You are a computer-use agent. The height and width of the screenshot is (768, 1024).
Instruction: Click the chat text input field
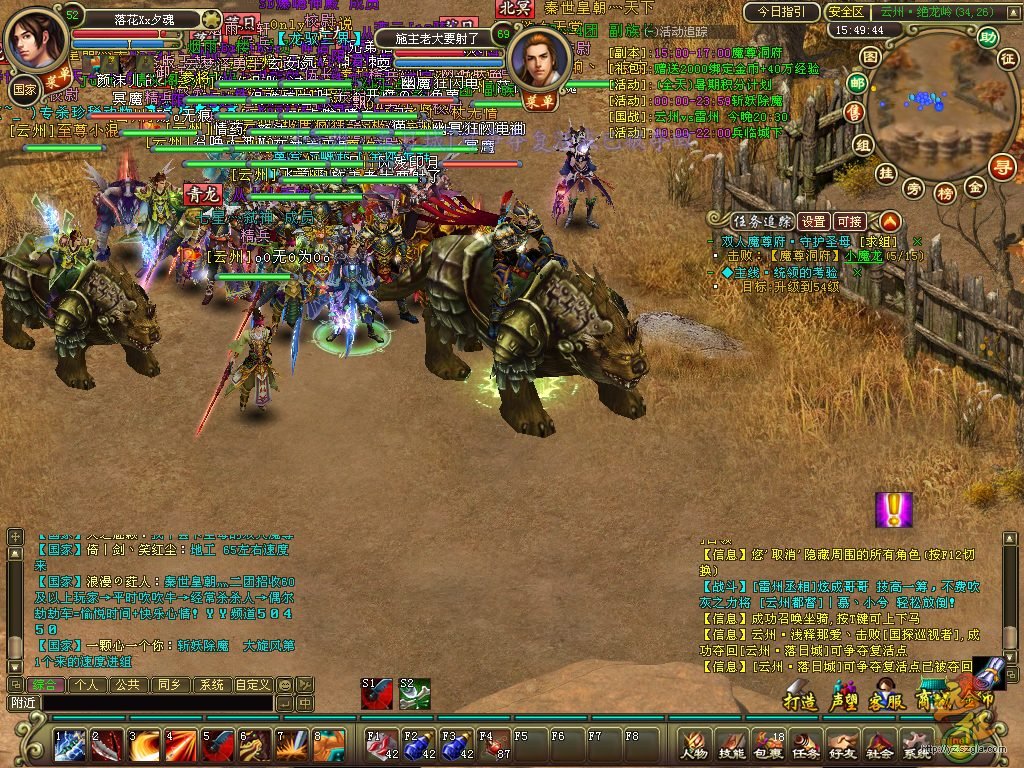tap(150, 703)
